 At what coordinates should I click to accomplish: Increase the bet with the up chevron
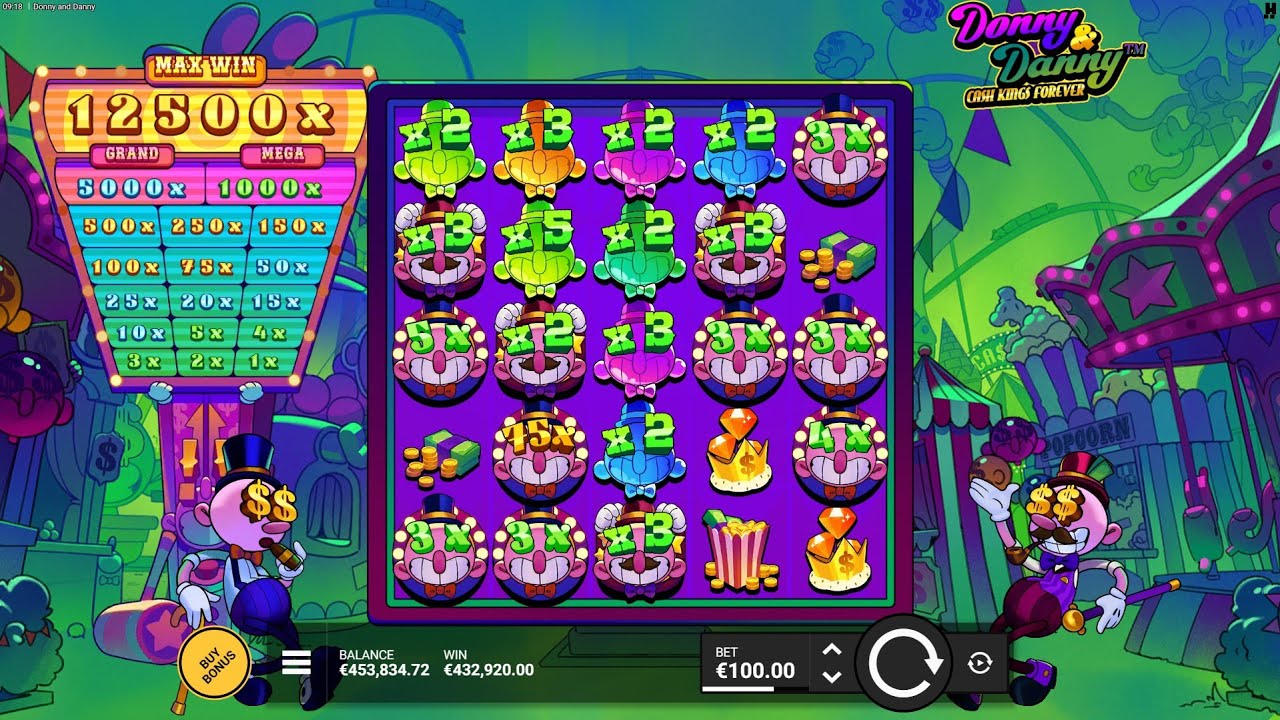832,649
